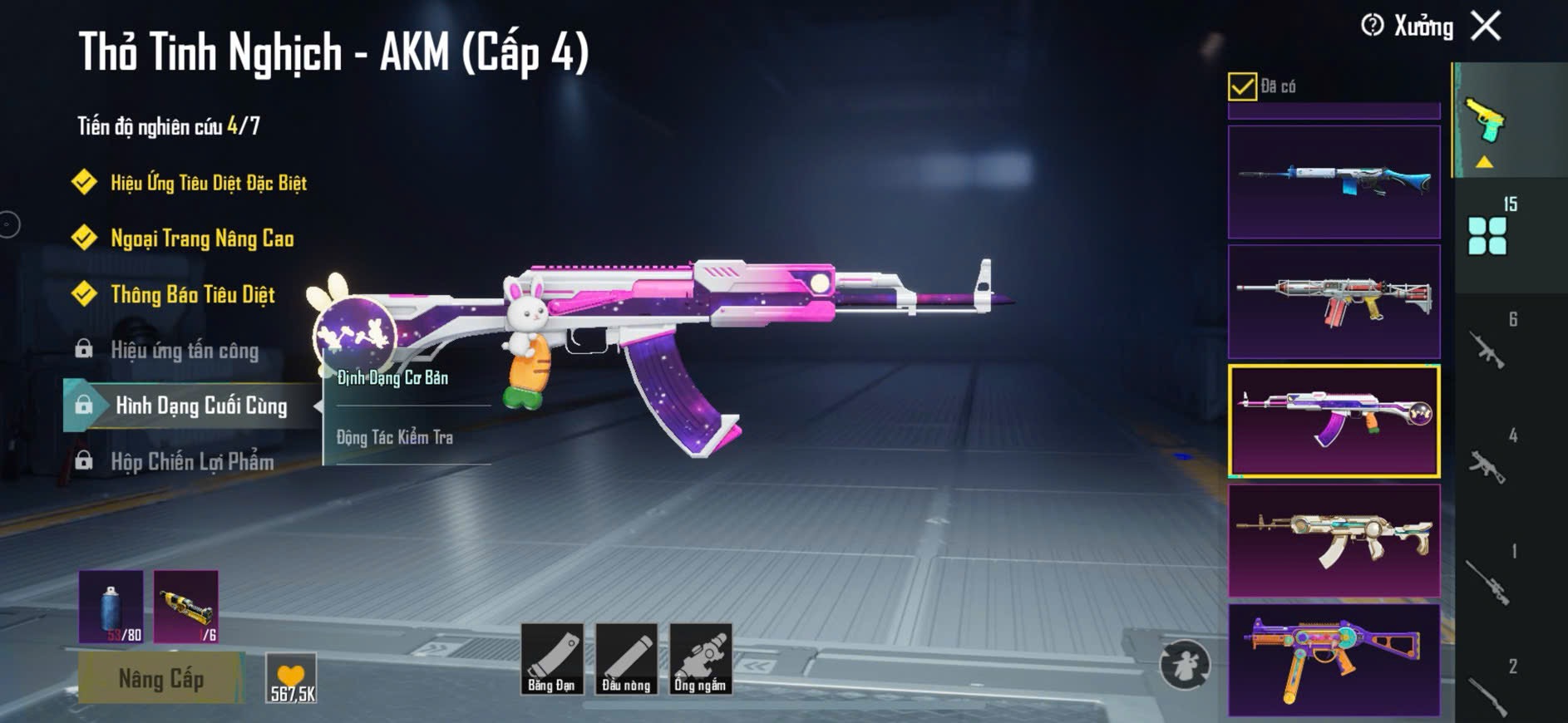Select the blue and white rifle skin thumbnail
The image size is (1568, 723).
(x=1334, y=182)
